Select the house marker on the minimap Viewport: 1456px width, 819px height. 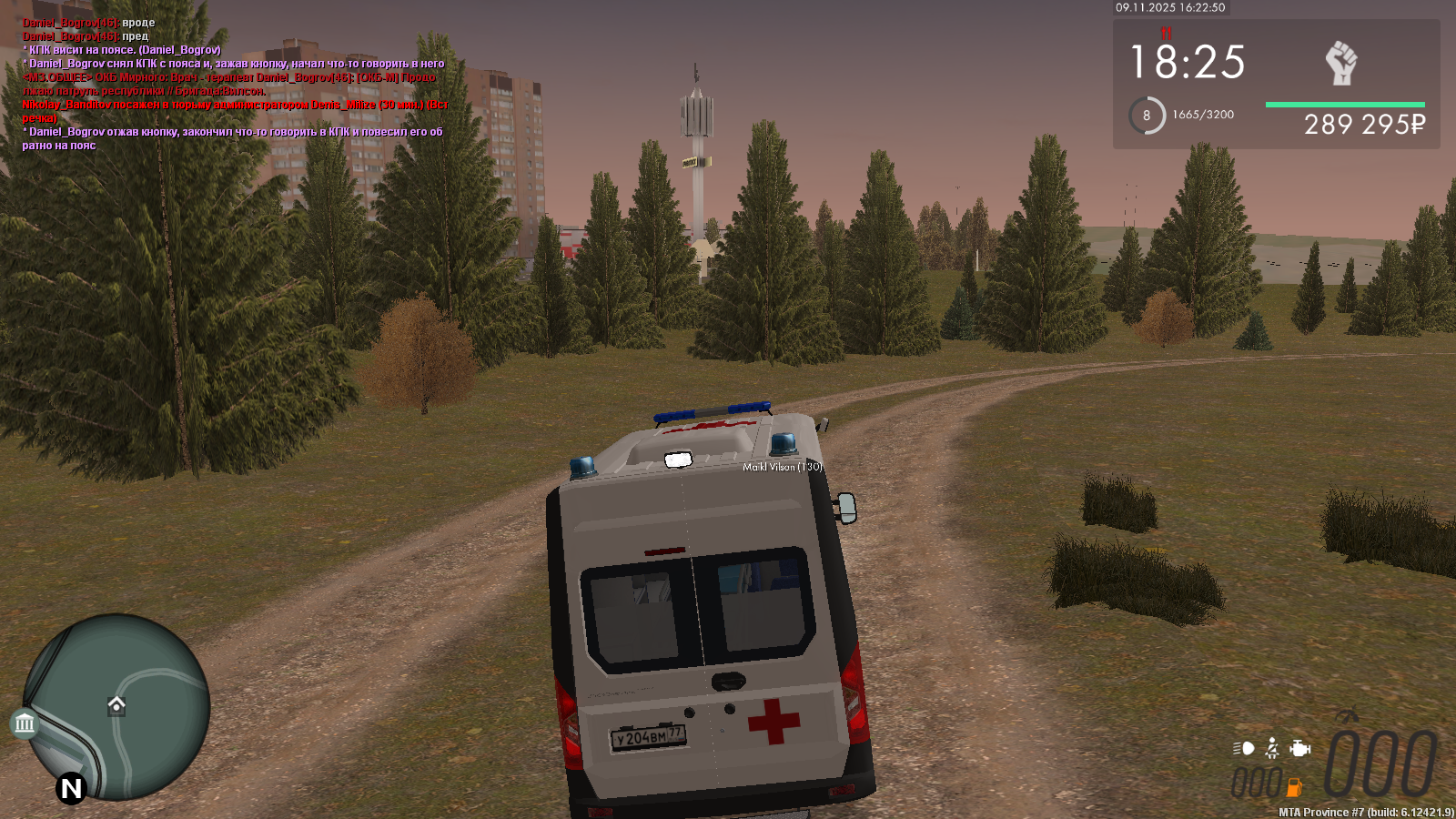click(116, 705)
